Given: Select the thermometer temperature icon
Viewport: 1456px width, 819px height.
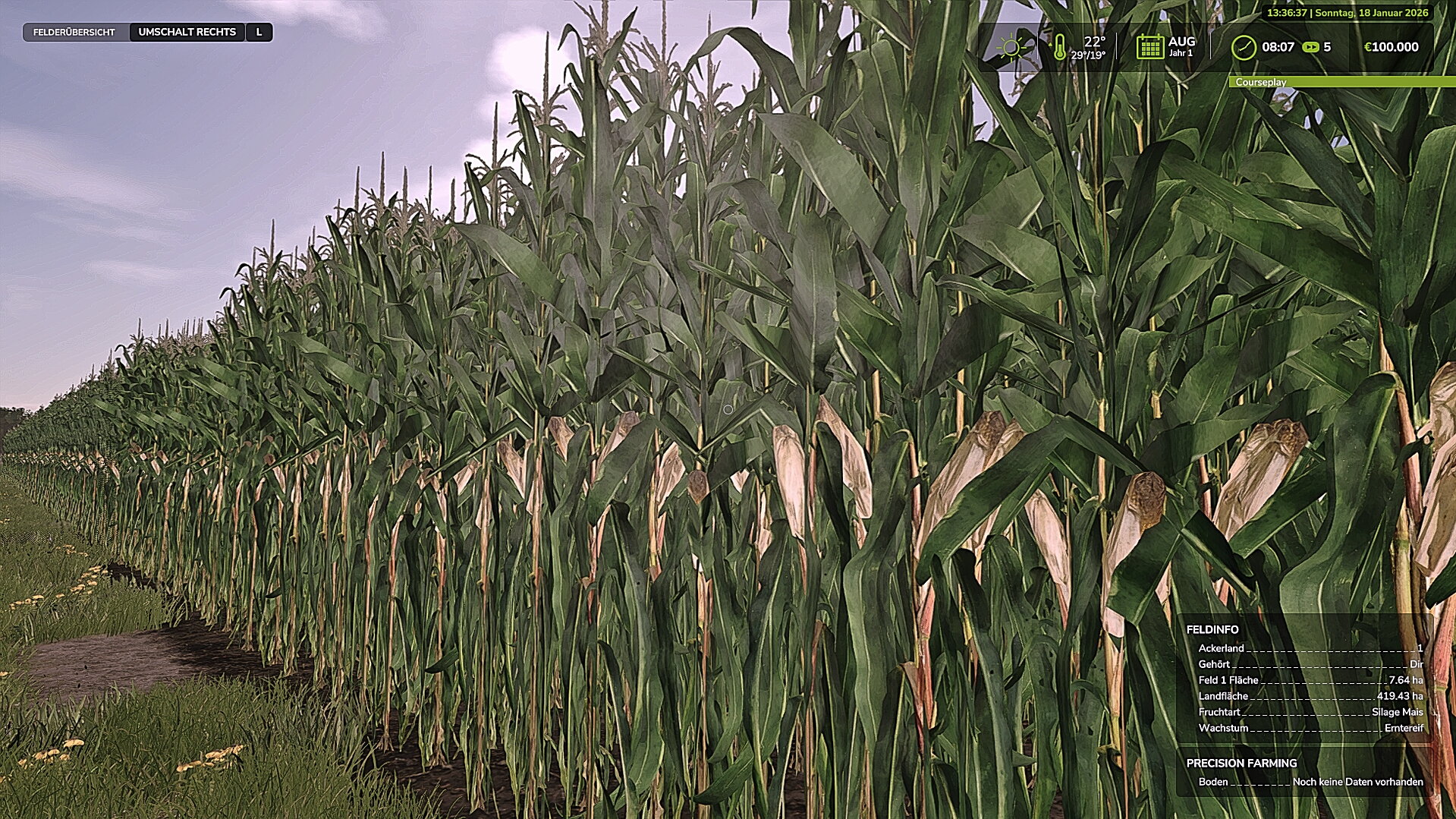Looking at the screenshot, I should pos(1061,46).
